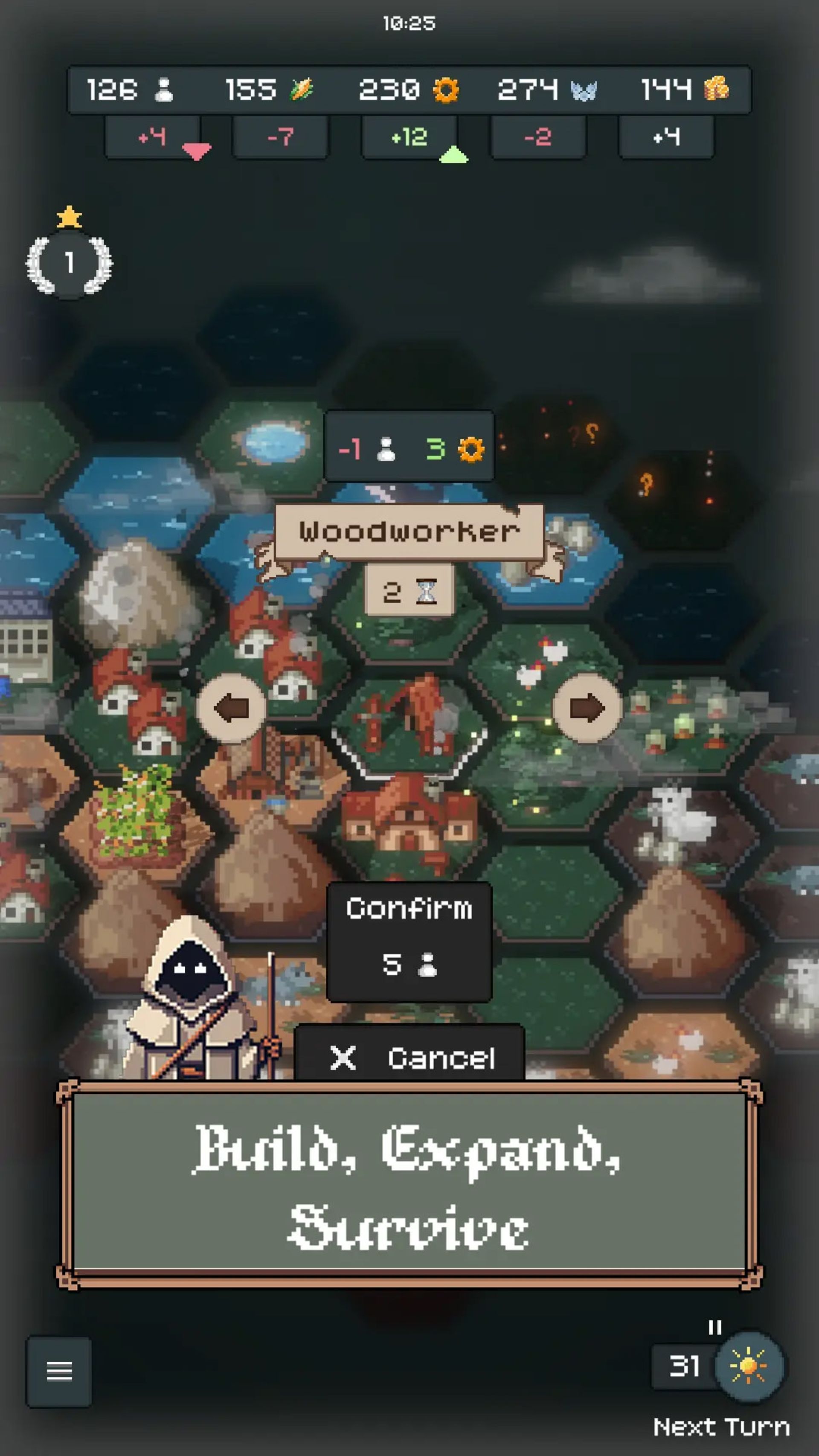Open the hamburger menu
The height and width of the screenshot is (1456, 819).
click(x=59, y=1371)
